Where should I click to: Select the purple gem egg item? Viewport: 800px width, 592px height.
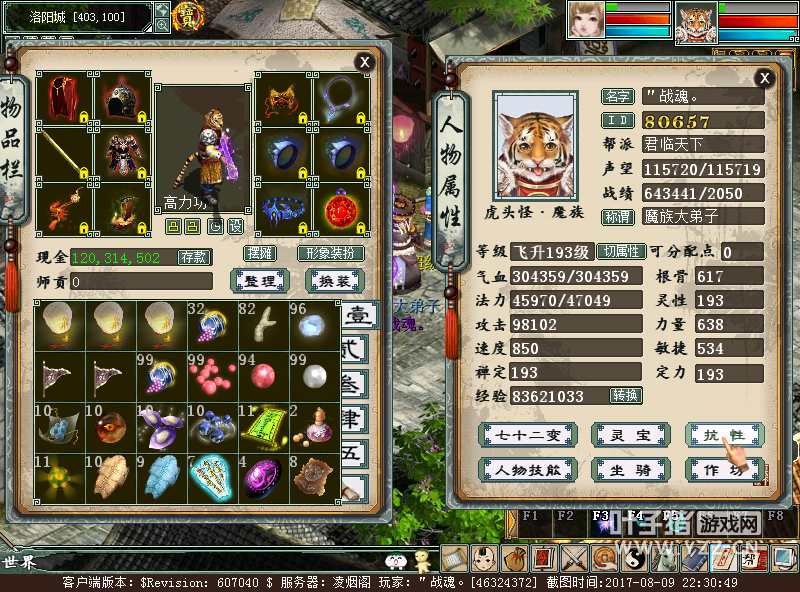point(264,478)
